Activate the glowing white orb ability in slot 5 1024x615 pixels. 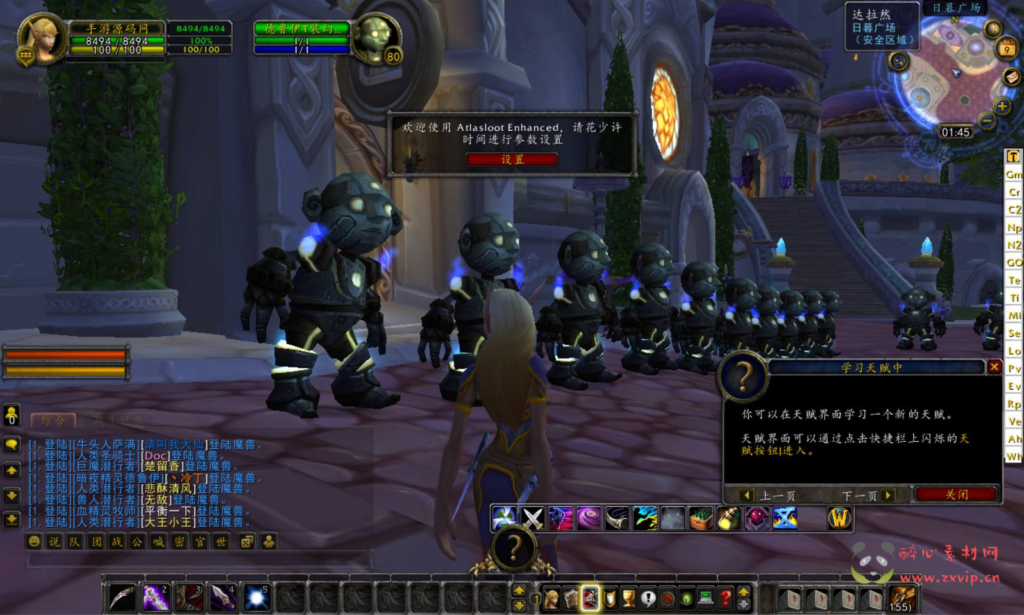tap(257, 597)
